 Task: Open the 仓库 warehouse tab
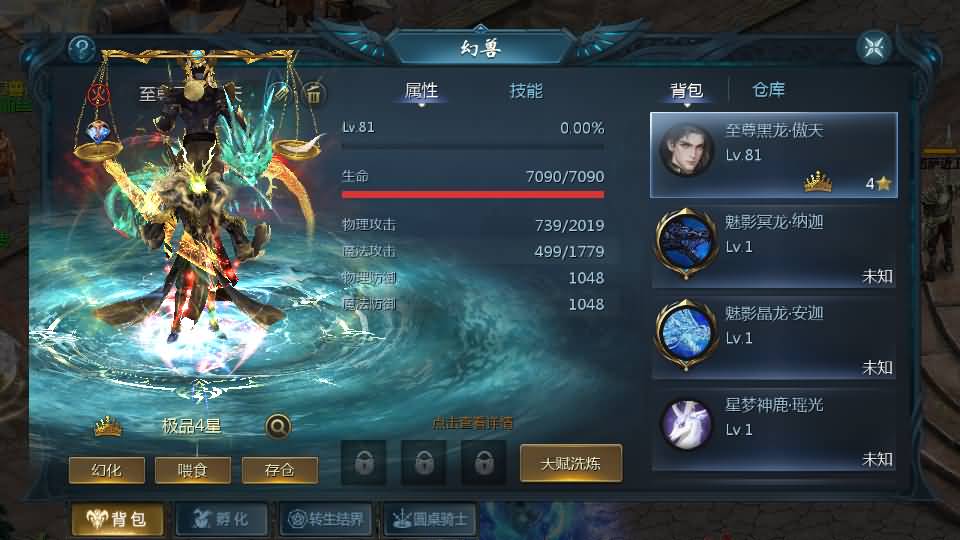(768, 91)
